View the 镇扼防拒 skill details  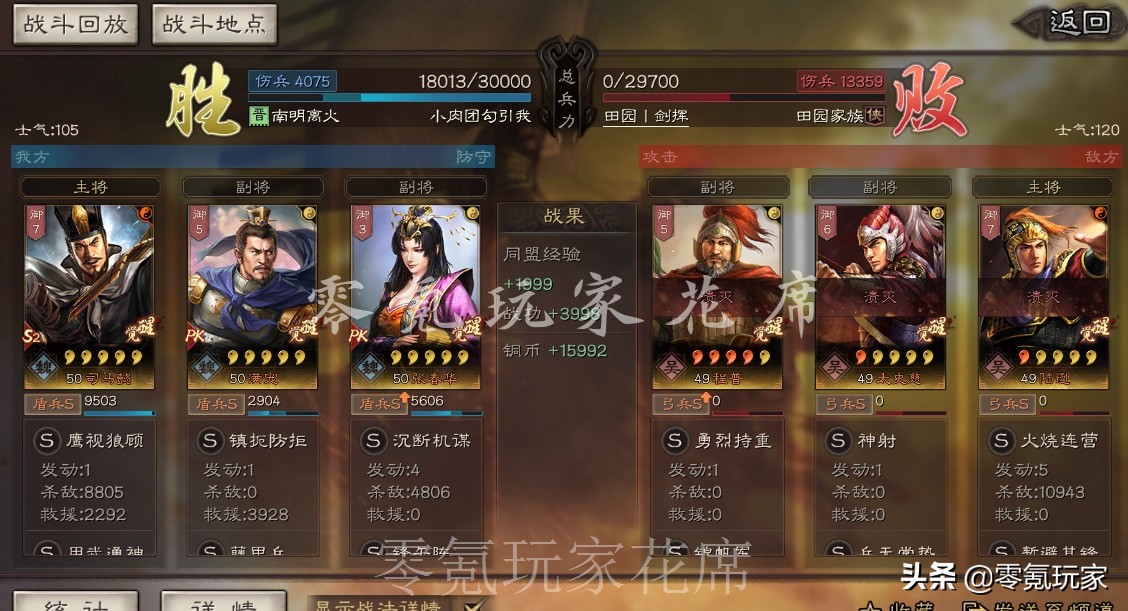click(x=251, y=440)
